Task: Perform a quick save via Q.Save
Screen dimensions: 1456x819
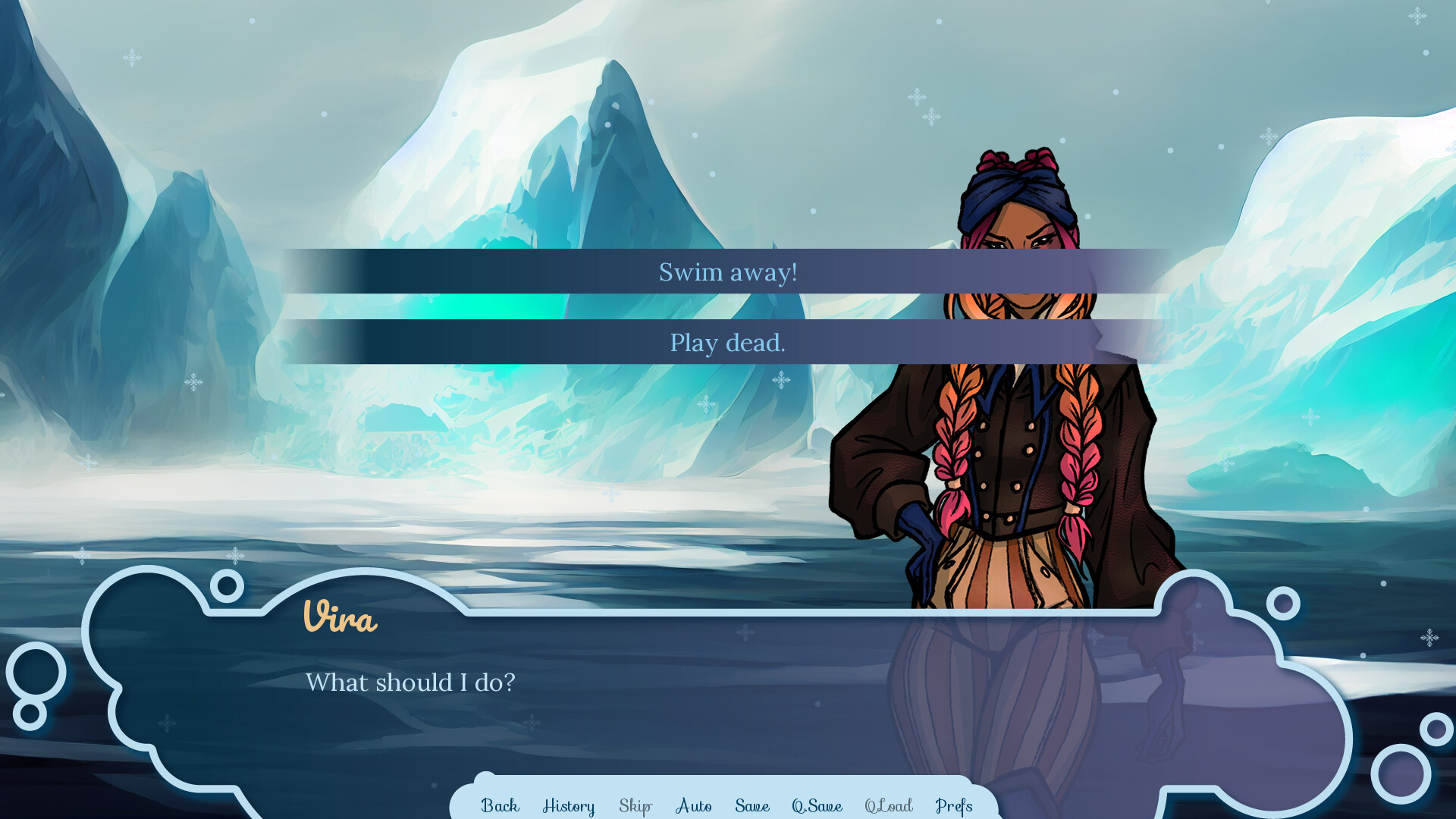Action: (x=817, y=806)
